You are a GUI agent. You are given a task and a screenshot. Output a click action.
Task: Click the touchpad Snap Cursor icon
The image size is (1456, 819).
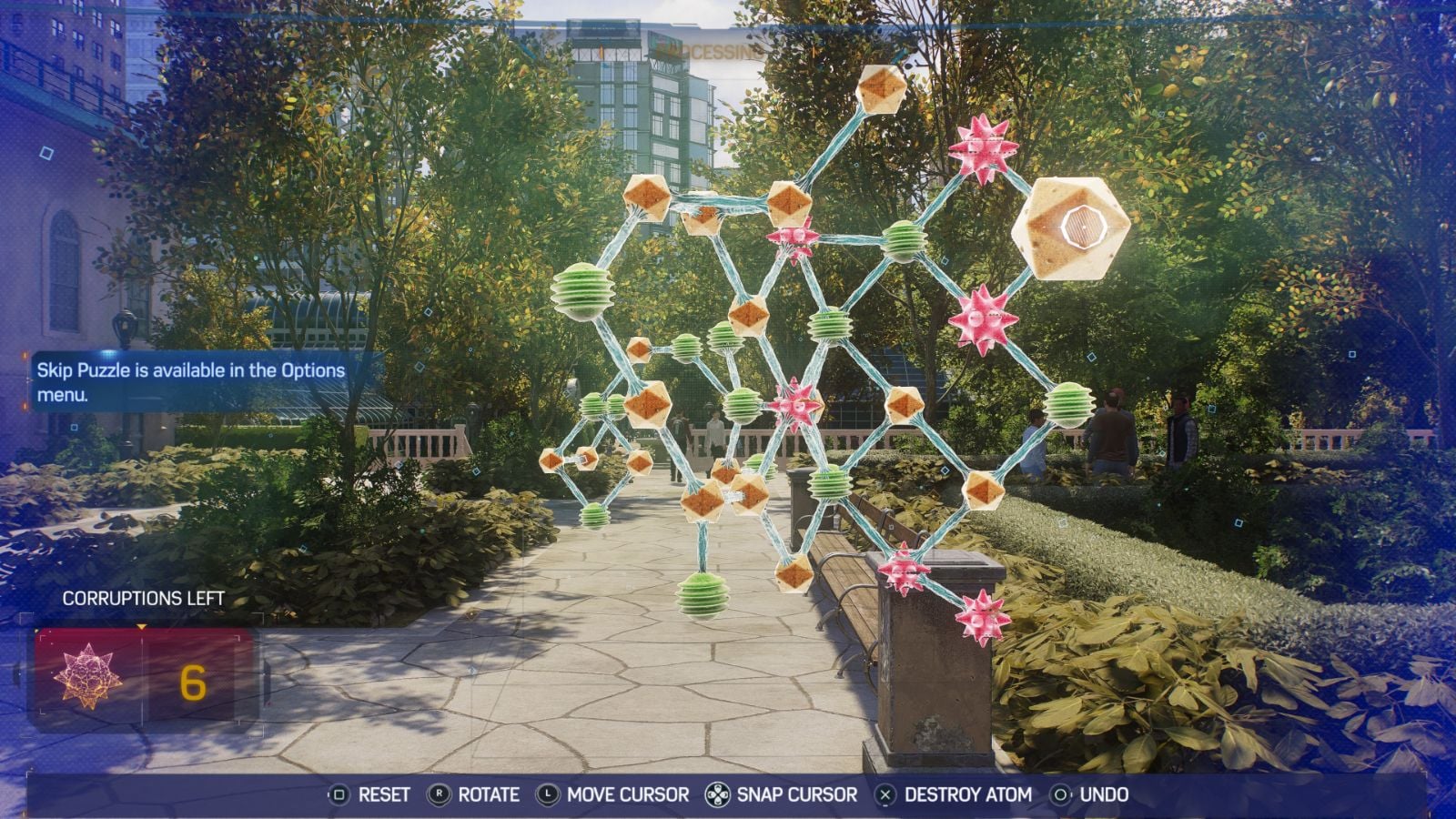pyautogui.click(x=718, y=794)
